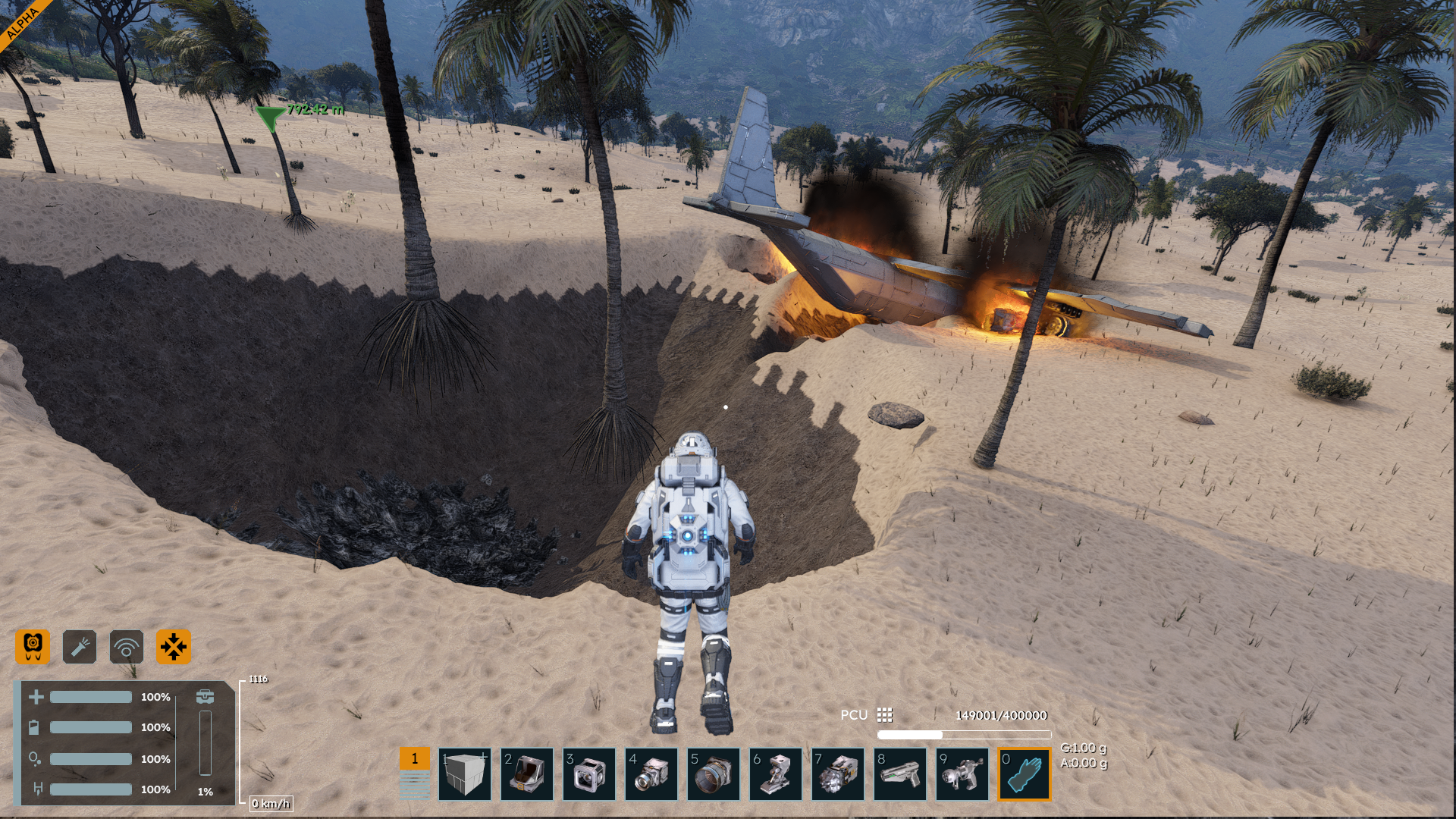
Task: Equip the pistol-shaped tool in slot 8
Action: pos(900,774)
